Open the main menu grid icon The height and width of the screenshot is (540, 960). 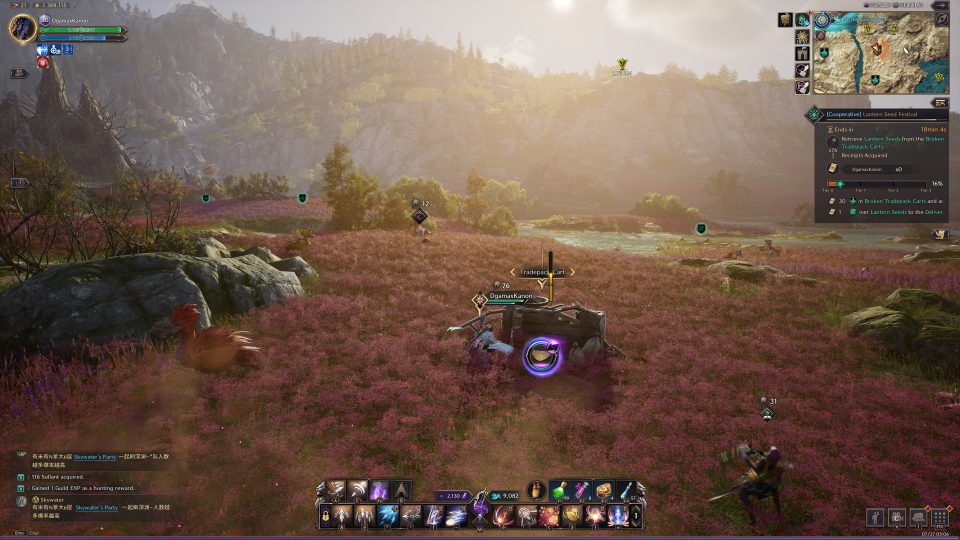(939, 517)
